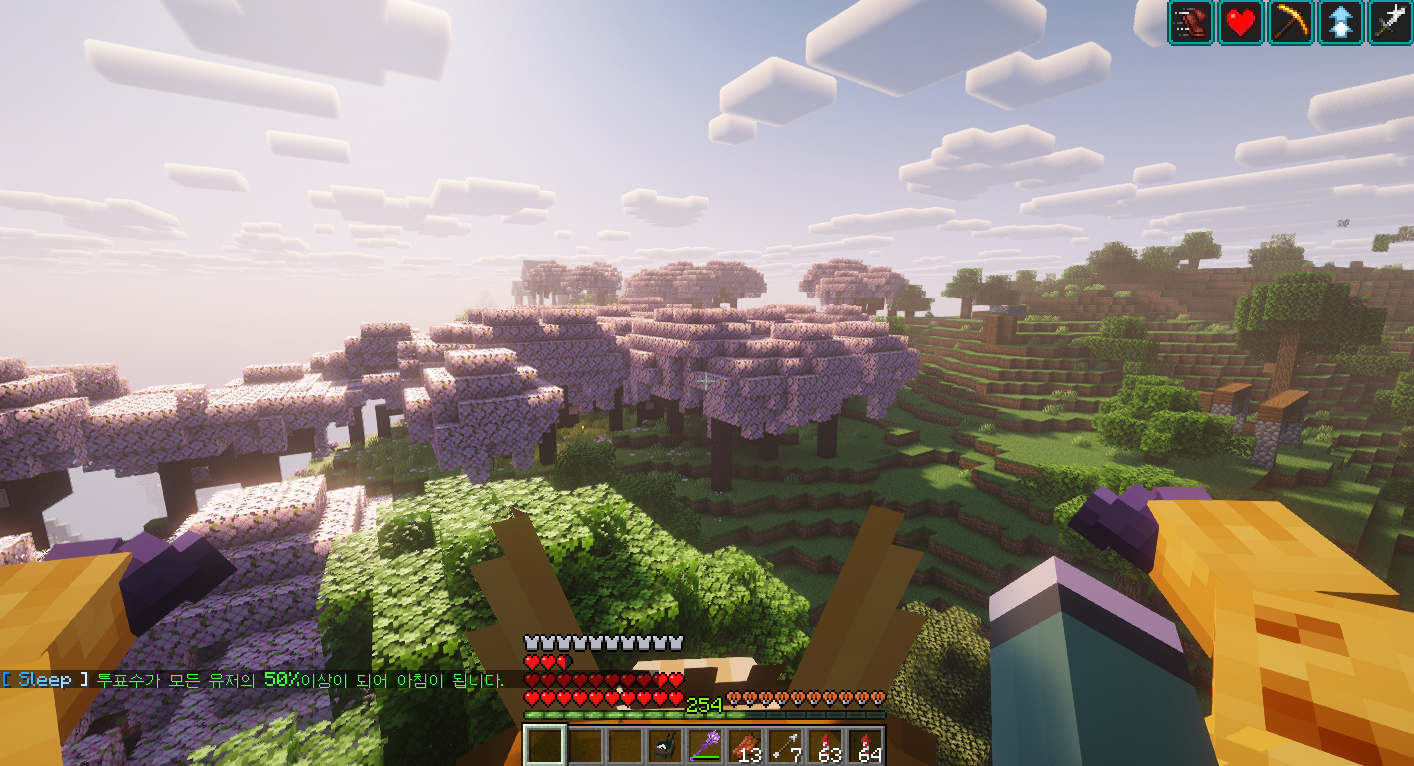This screenshot has height=766, width=1414.
Task: Select the dark tendril block hotbar slot
Action: click(665, 746)
